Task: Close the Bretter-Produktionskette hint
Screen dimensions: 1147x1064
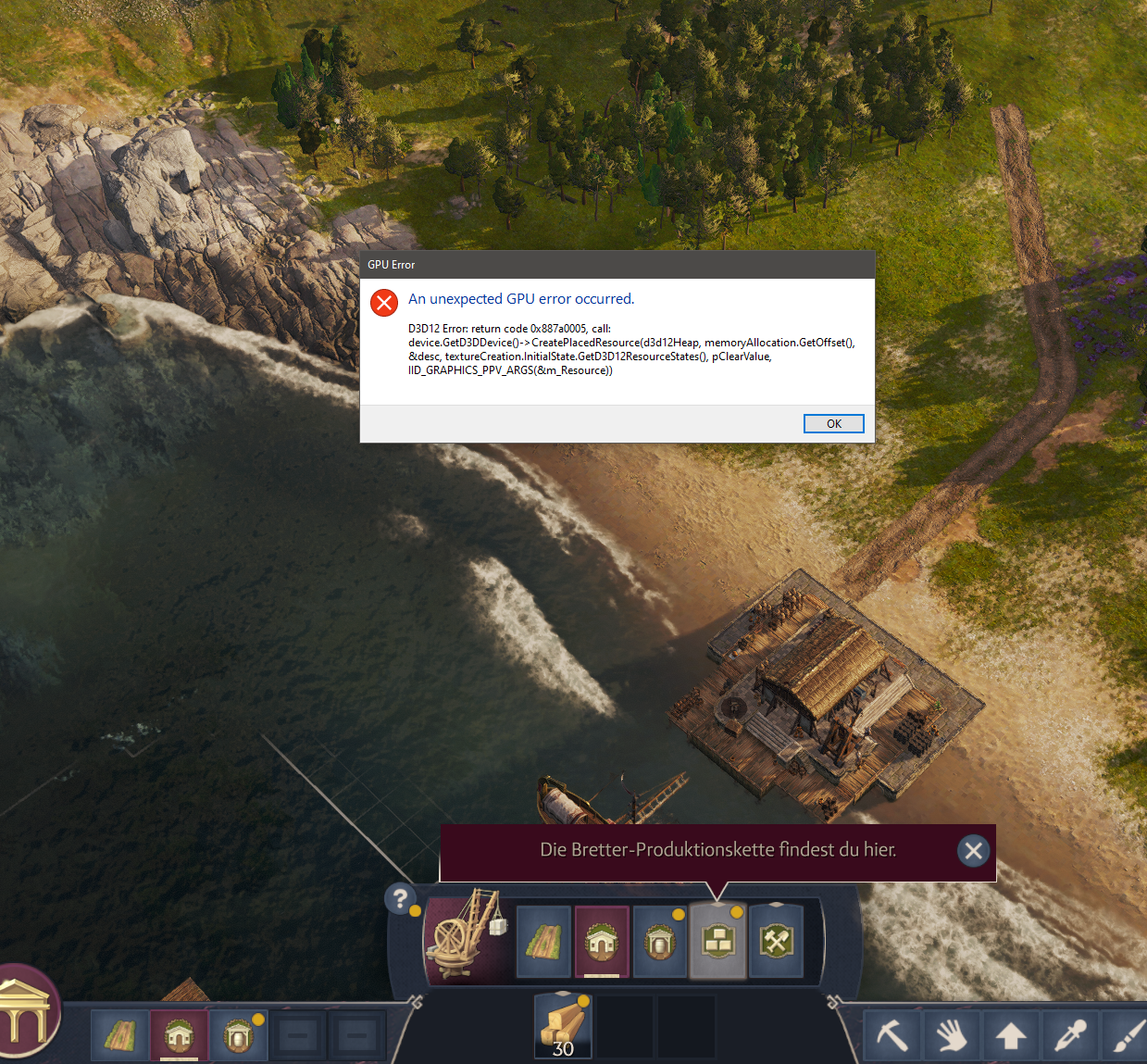Action: point(973,850)
